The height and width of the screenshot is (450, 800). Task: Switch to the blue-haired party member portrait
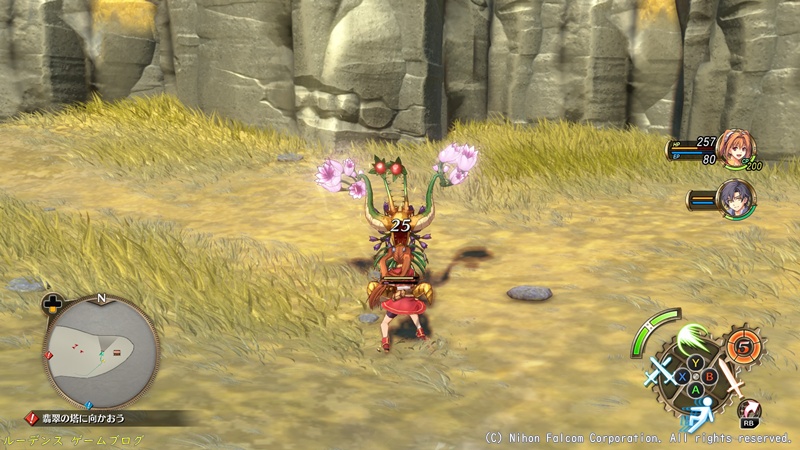coord(735,197)
